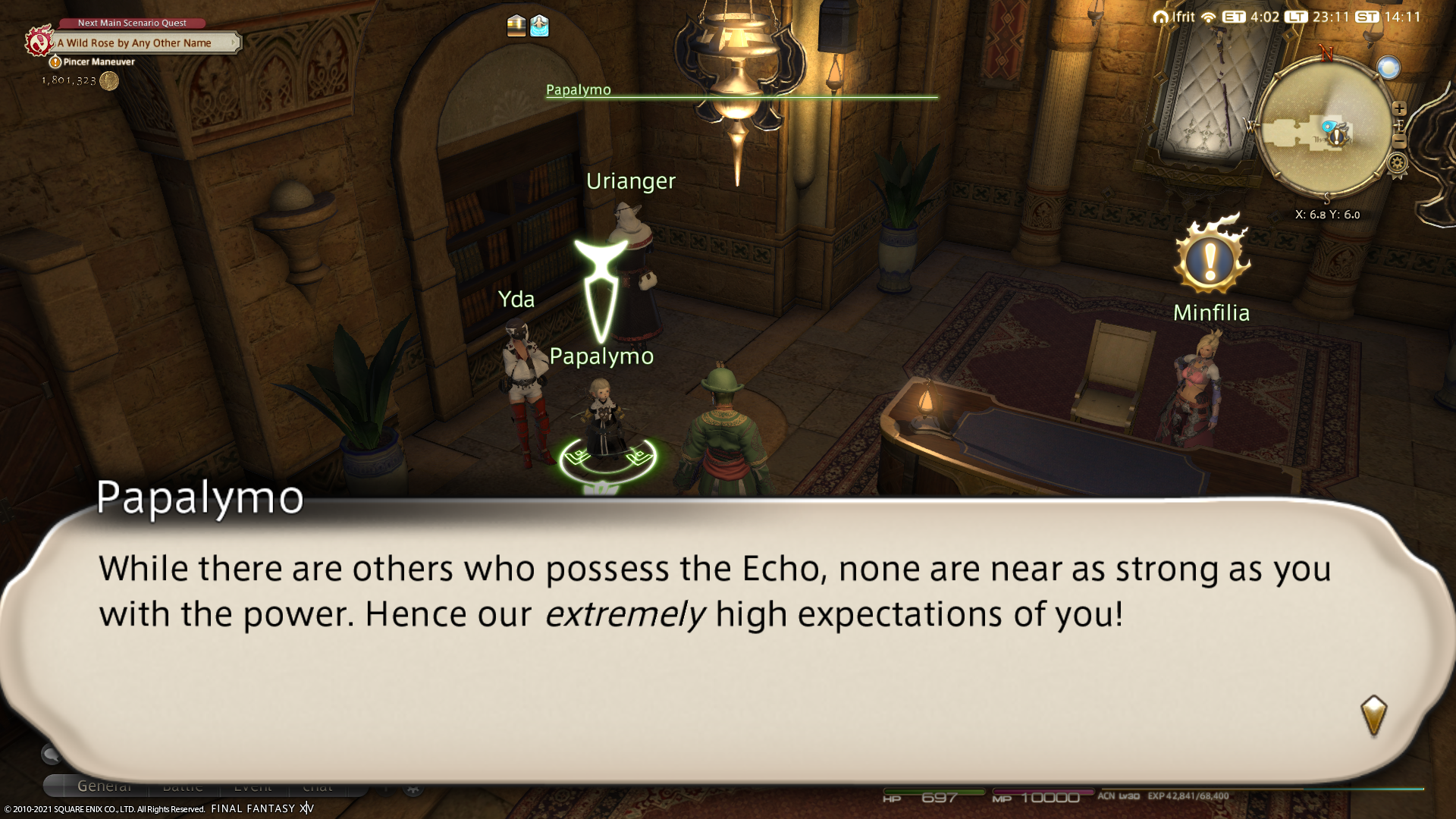Click the Main Scenario Quest meteor icon
1456x819 pixels.
38,41
